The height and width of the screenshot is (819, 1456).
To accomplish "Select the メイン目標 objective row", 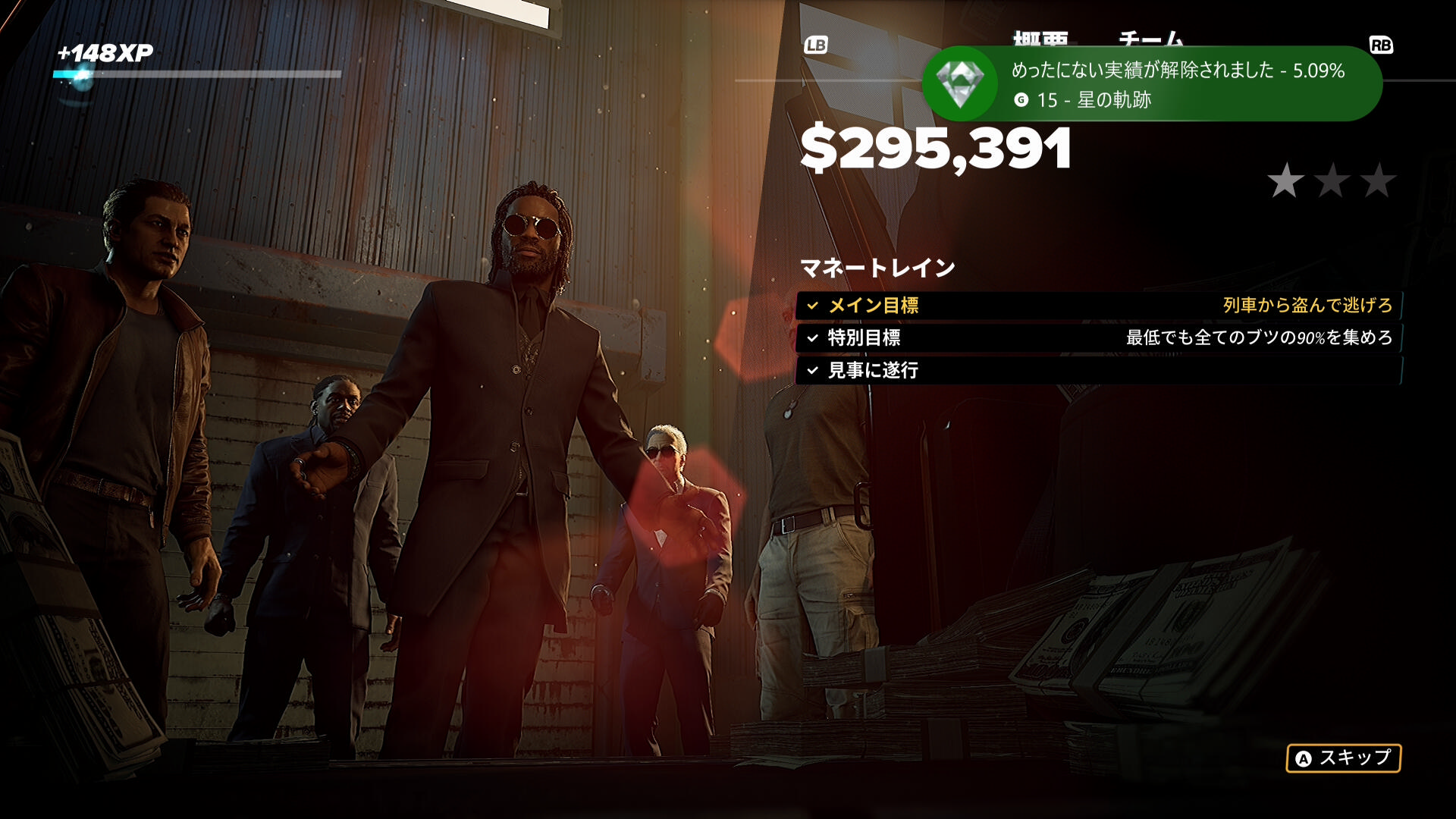I will tap(1098, 306).
